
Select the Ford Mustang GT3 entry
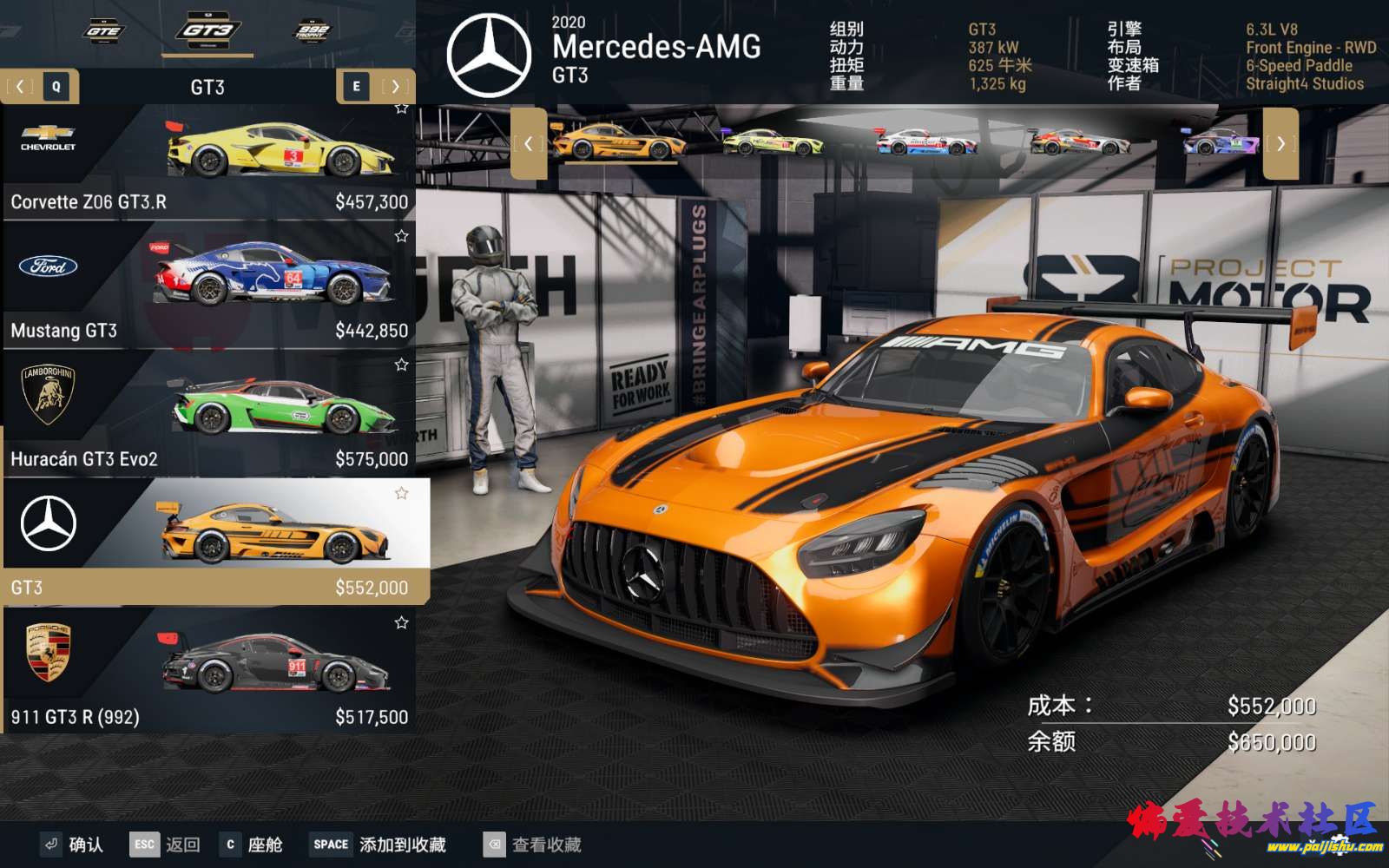point(208,286)
